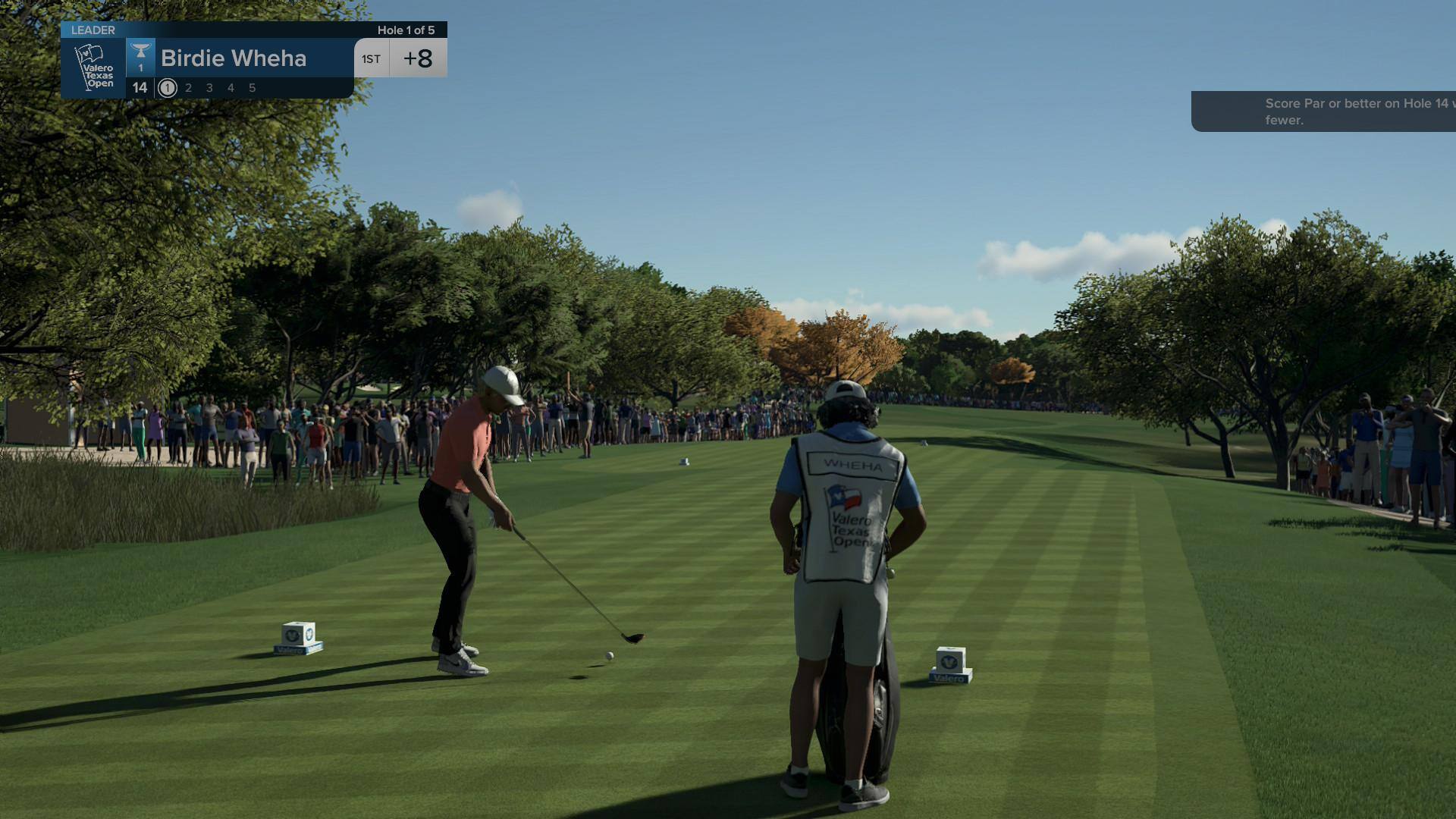Select the Valero Texas Open logo

click(93, 68)
